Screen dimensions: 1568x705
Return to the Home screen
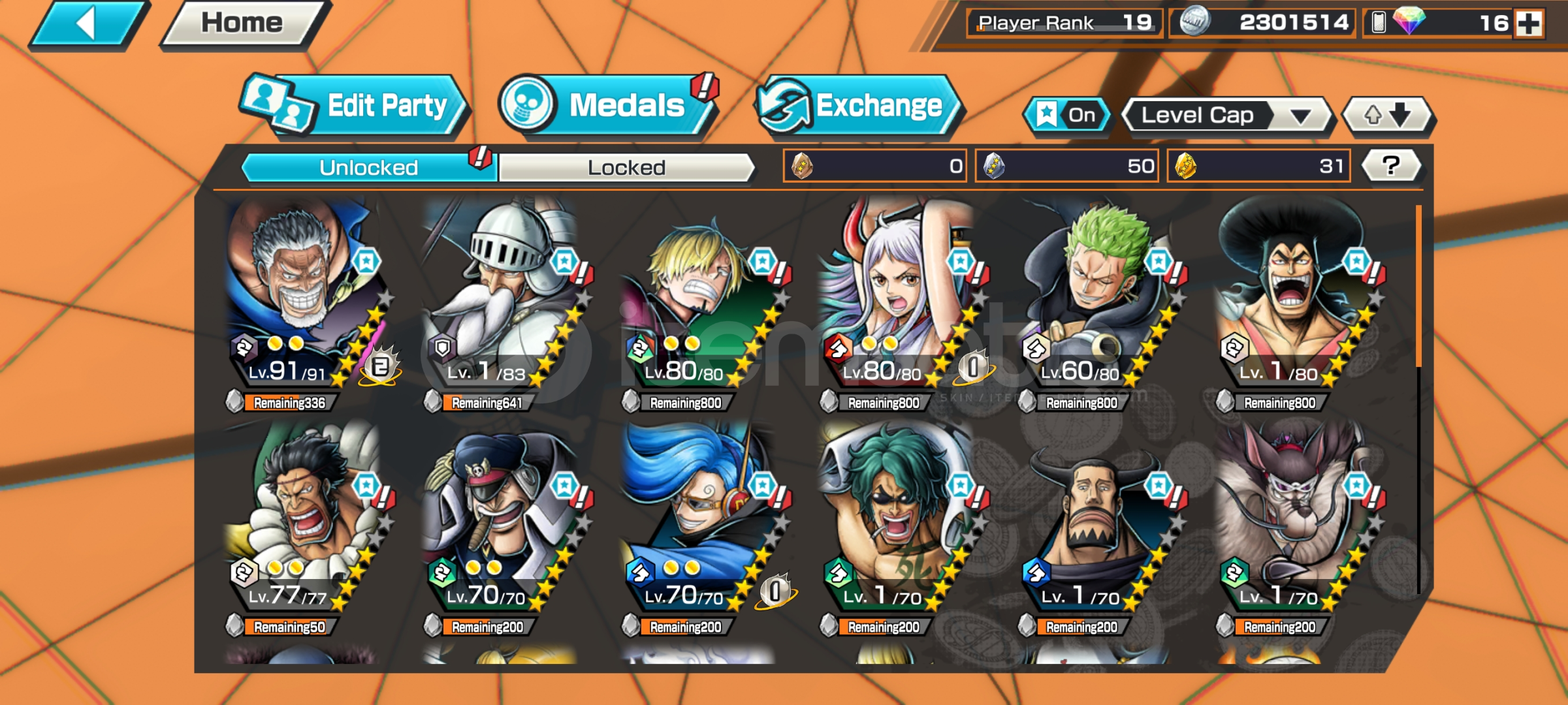pyautogui.click(x=242, y=24)
